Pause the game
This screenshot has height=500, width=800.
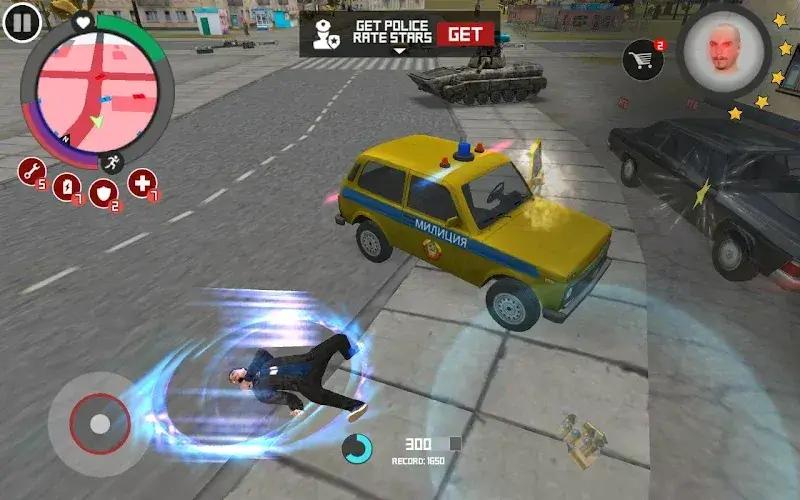pyautogui.click(x=21, y=21)
